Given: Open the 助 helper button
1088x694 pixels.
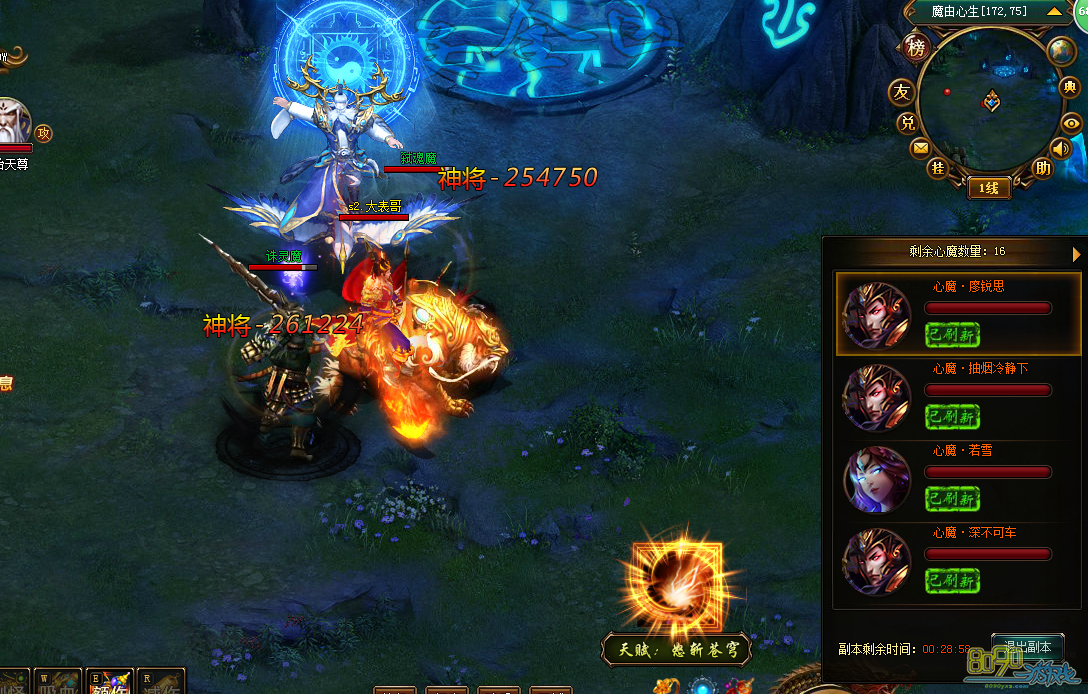Looking at the screenshot, I should [x=1042, y=167].
